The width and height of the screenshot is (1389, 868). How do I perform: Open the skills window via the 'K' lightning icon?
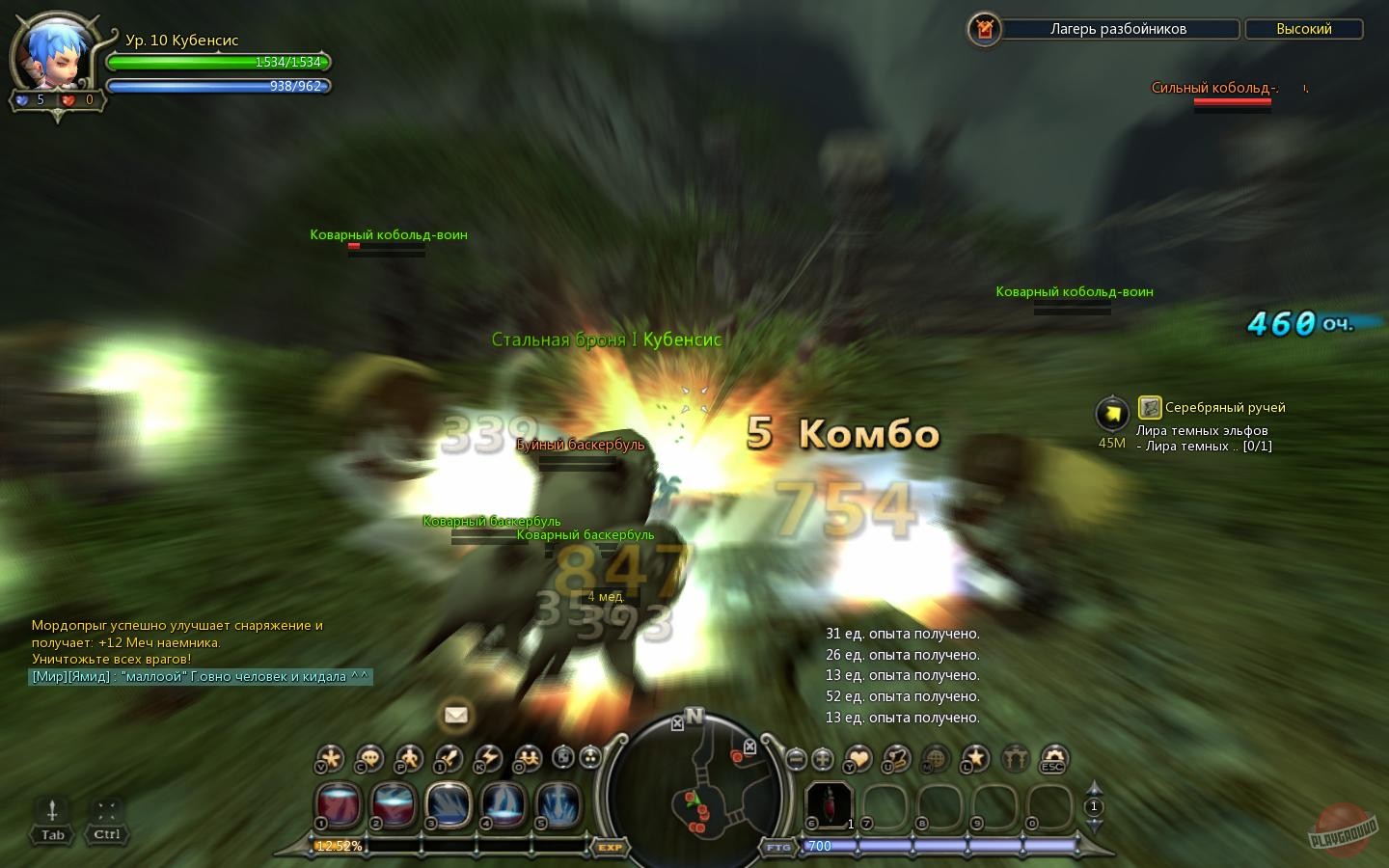[x=486, y=760]
